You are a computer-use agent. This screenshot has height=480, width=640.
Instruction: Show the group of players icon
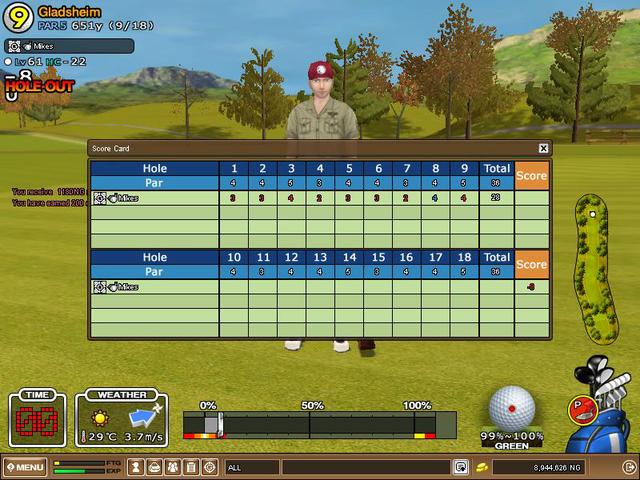[x=174, y=467]
